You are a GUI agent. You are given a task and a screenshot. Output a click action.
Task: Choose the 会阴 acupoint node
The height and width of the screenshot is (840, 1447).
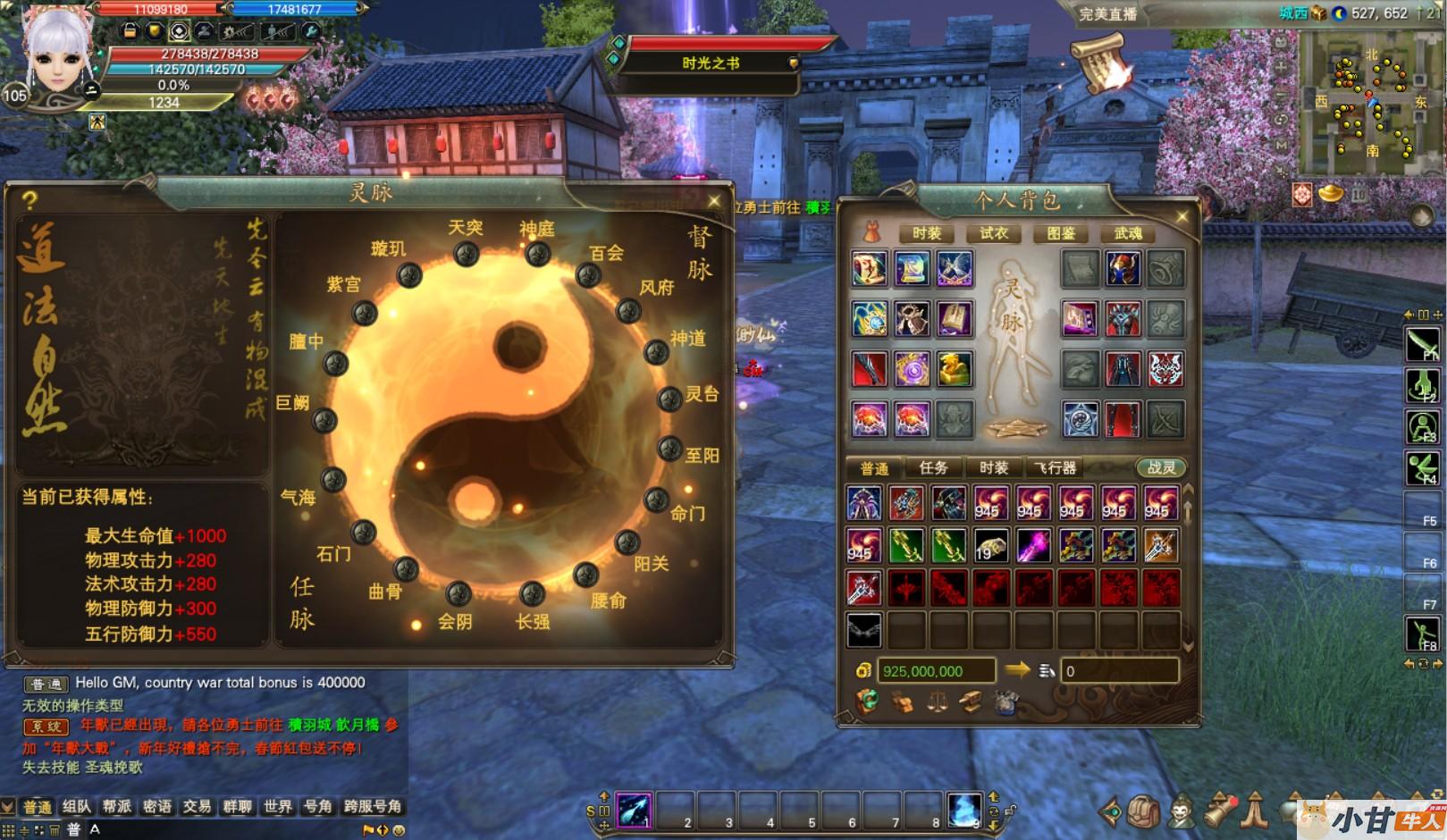pos(458,593)
